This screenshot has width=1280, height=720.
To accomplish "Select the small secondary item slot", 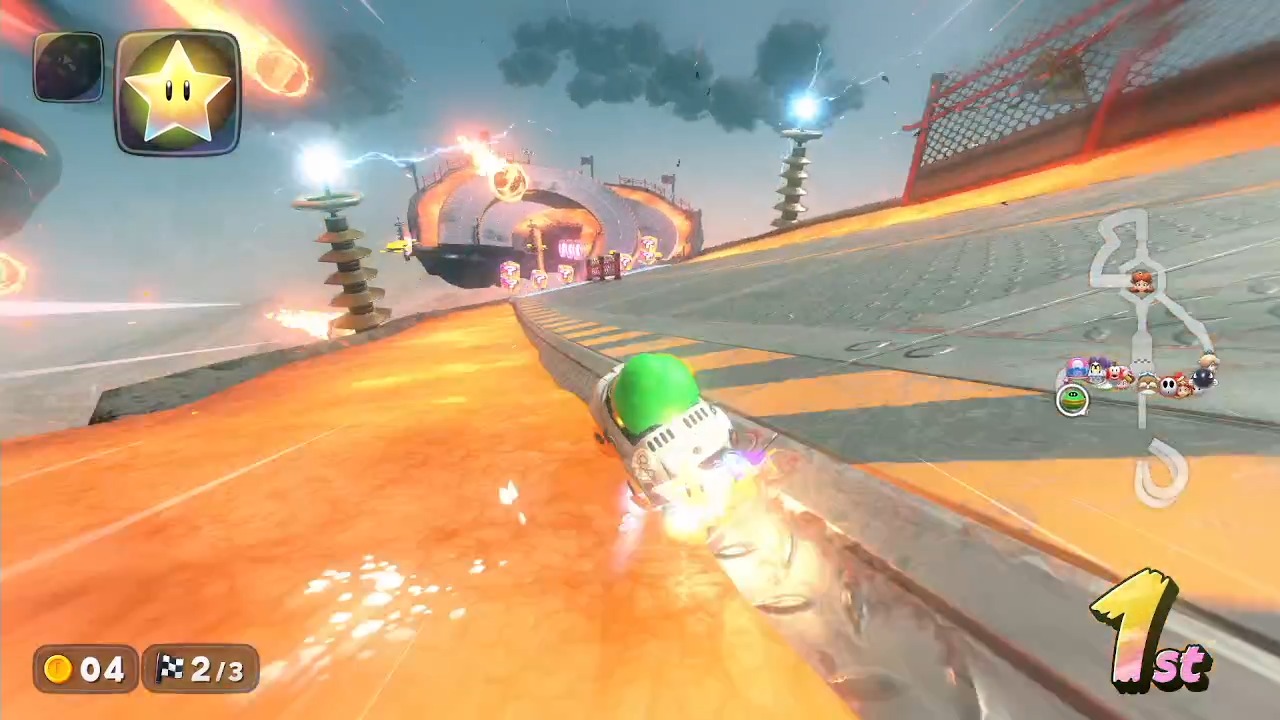I will coord(68,67).
